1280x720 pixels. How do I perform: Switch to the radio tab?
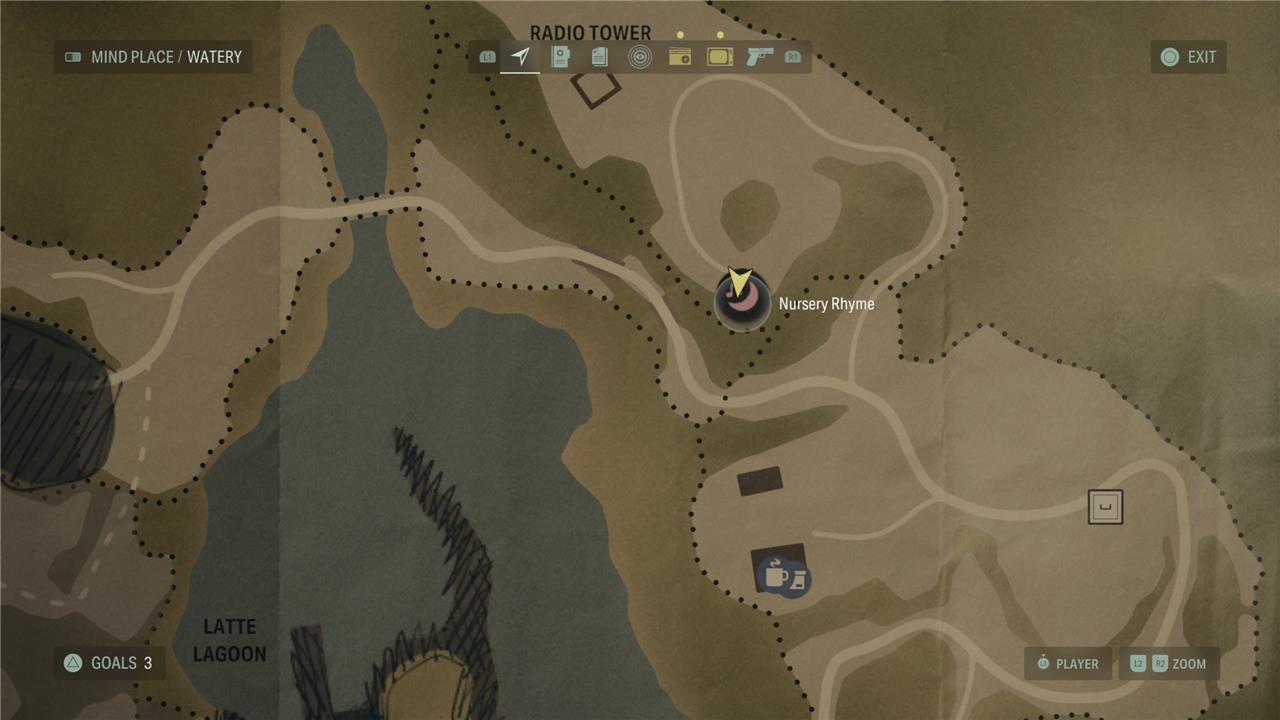680,57
